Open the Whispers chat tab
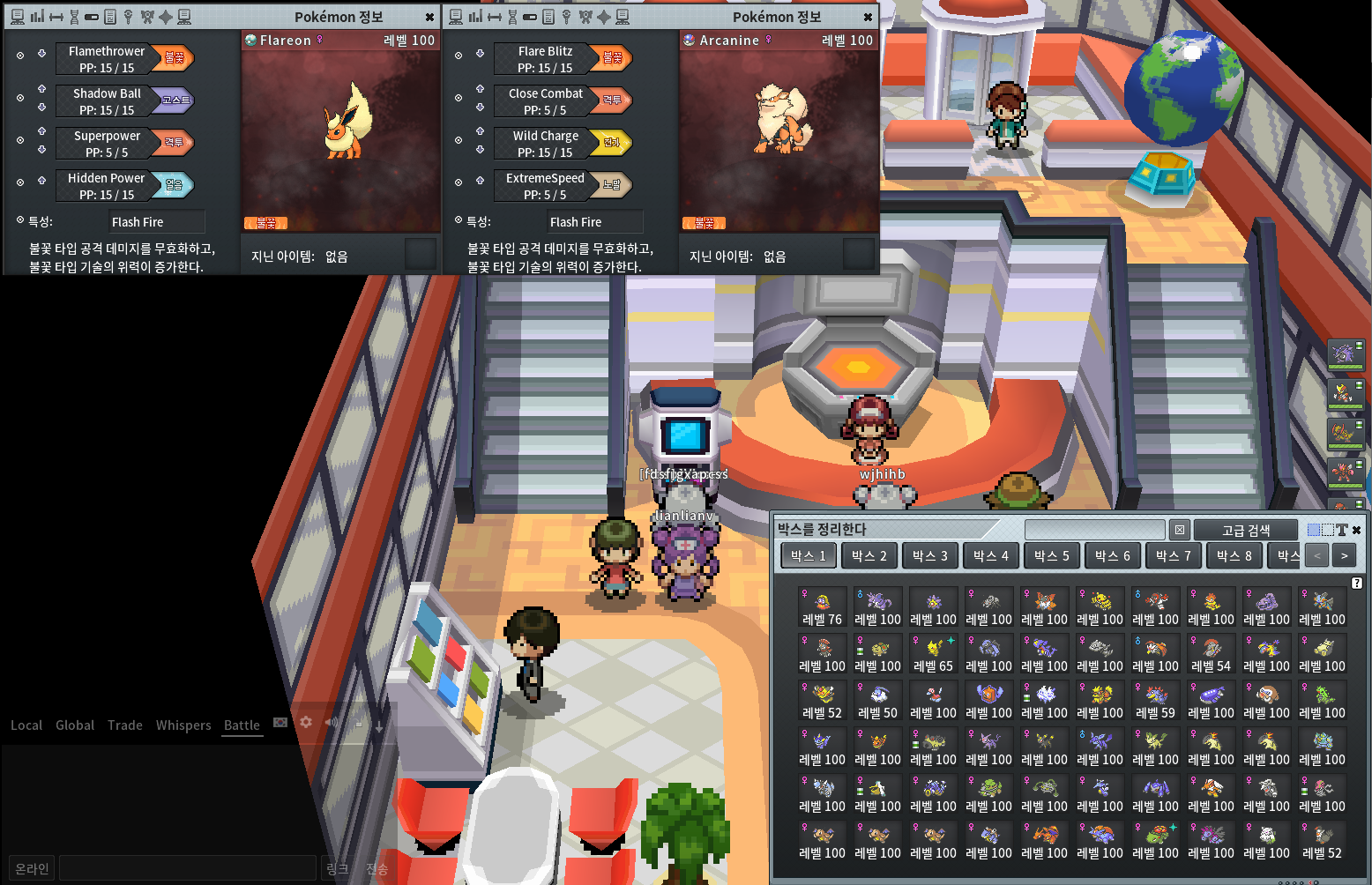Screen dimensions: 1372x885 pyautogui.click(x=183, y=725)
